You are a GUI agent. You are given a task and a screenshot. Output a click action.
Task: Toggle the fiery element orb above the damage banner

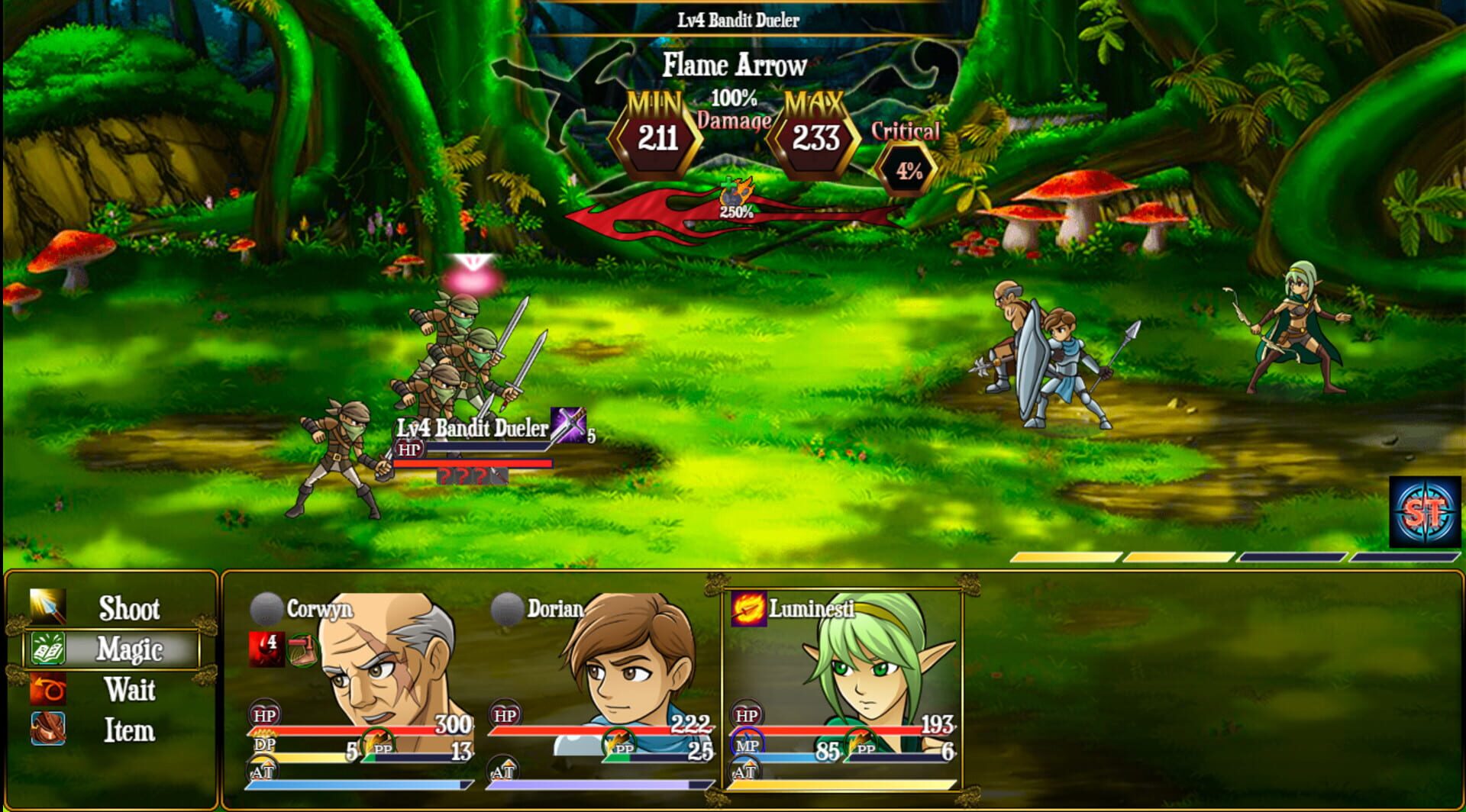point(735,192)
